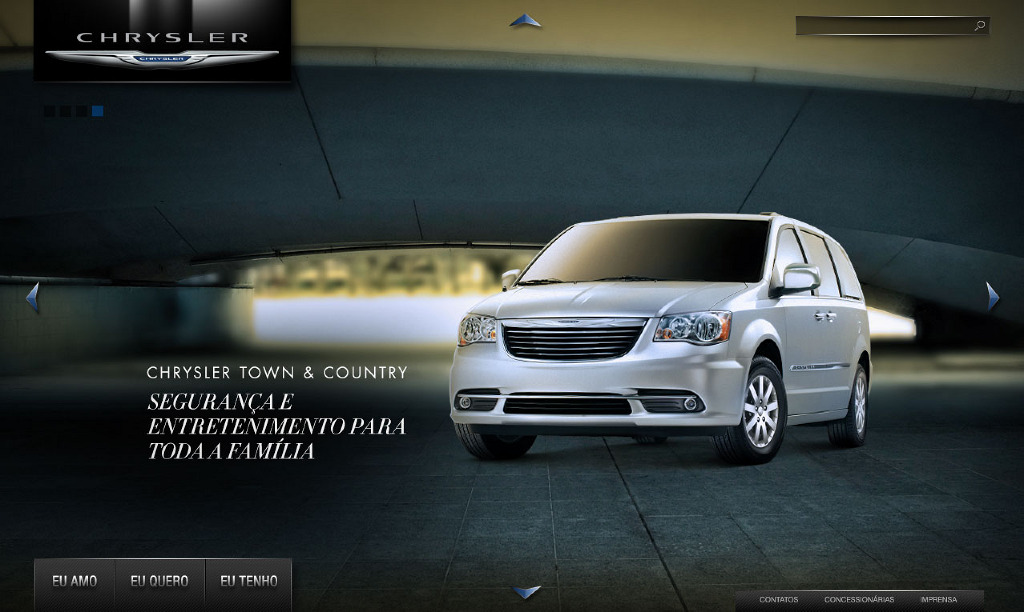Open the Contatos link
This screenshot has width=1024, height=612.
(x=778, y=600)
